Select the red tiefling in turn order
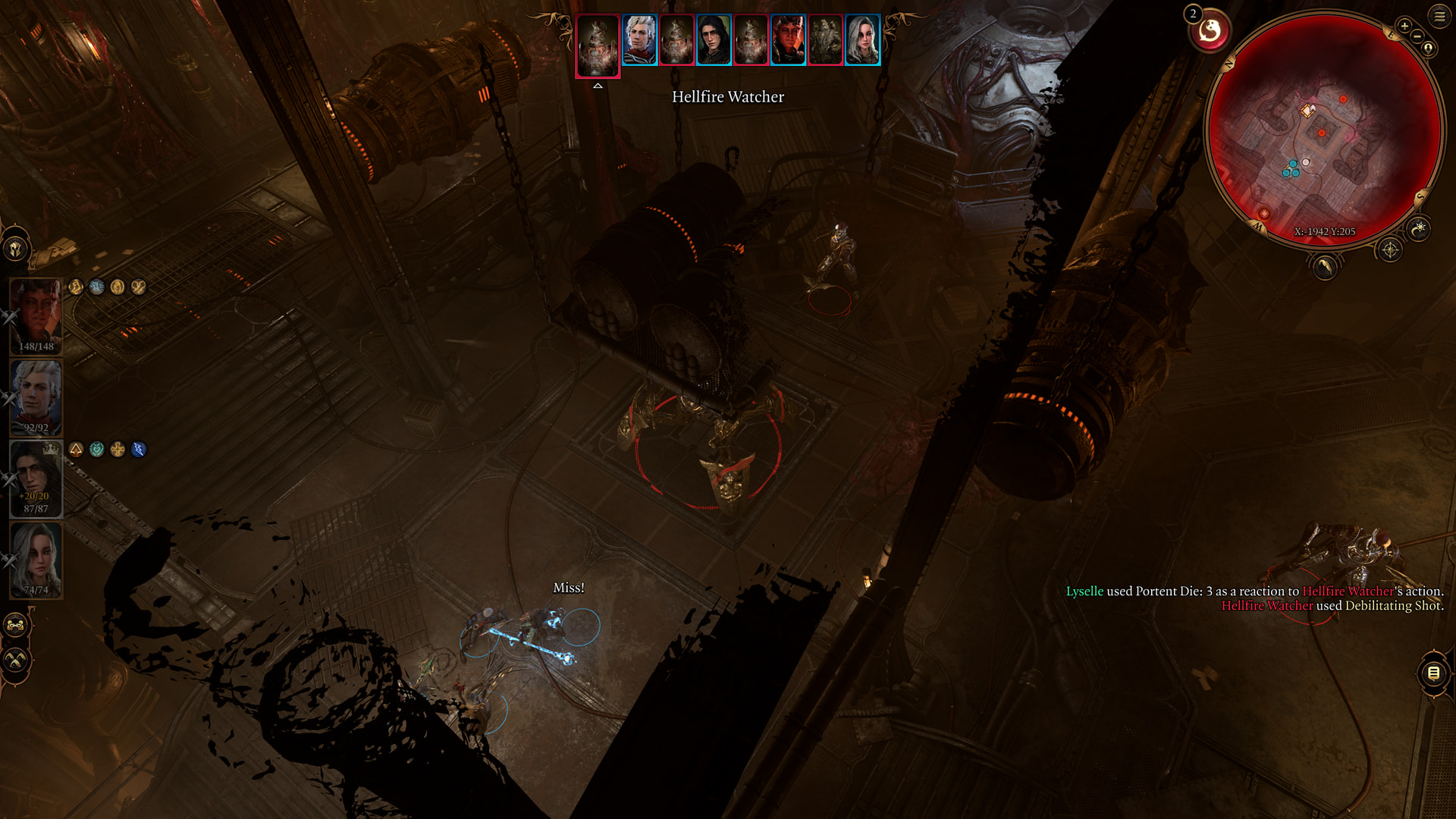The width and height of the screenshot is (1456, 819). [x=788, y=39]
